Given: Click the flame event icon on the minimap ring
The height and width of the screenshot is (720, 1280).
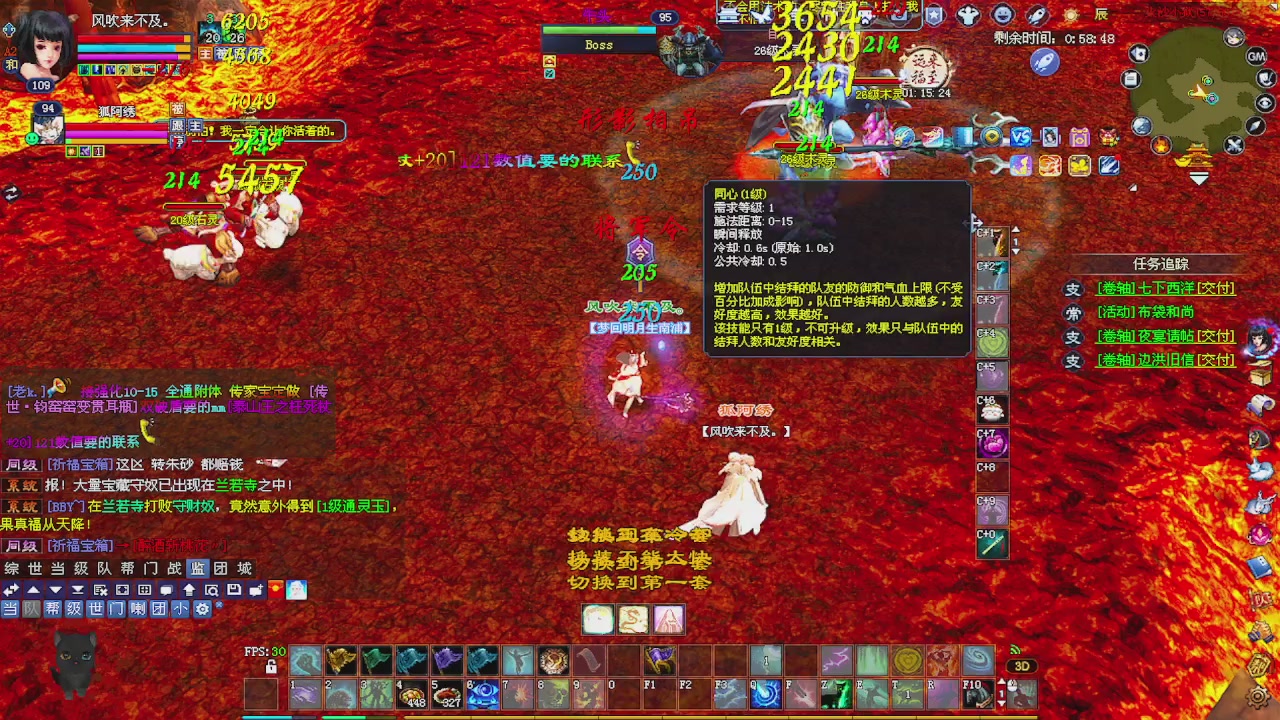Looking at the screenshot, I should tap(1161, 146).
